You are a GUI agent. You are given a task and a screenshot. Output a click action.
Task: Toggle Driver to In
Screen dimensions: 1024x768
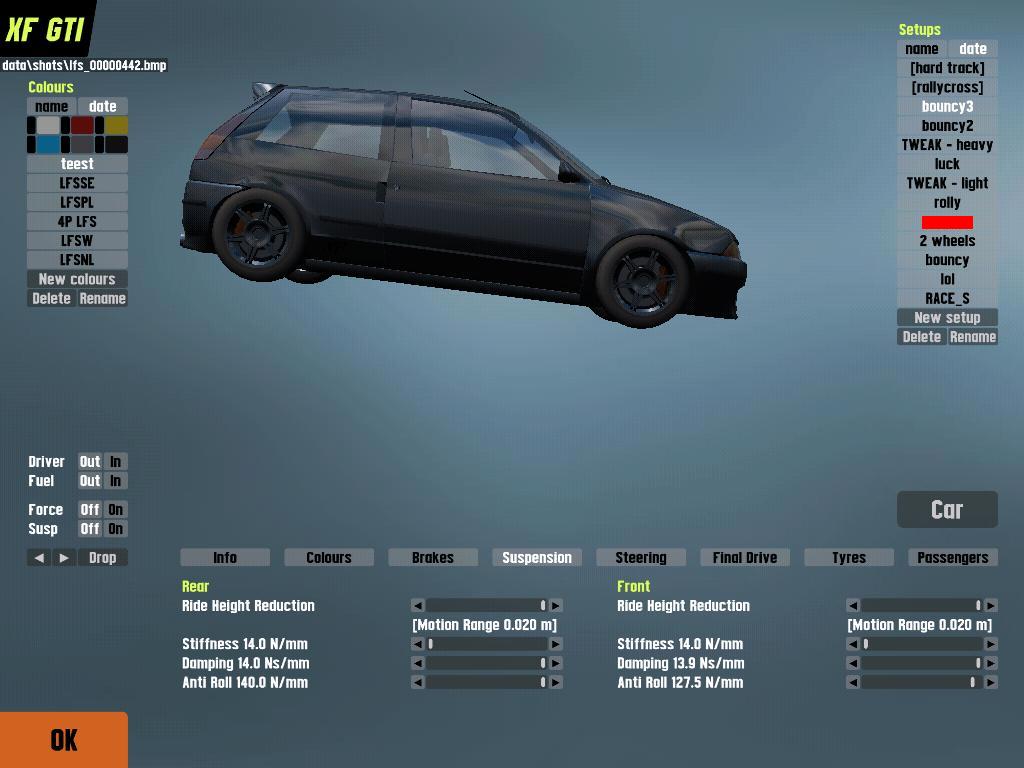coord(115,462)
